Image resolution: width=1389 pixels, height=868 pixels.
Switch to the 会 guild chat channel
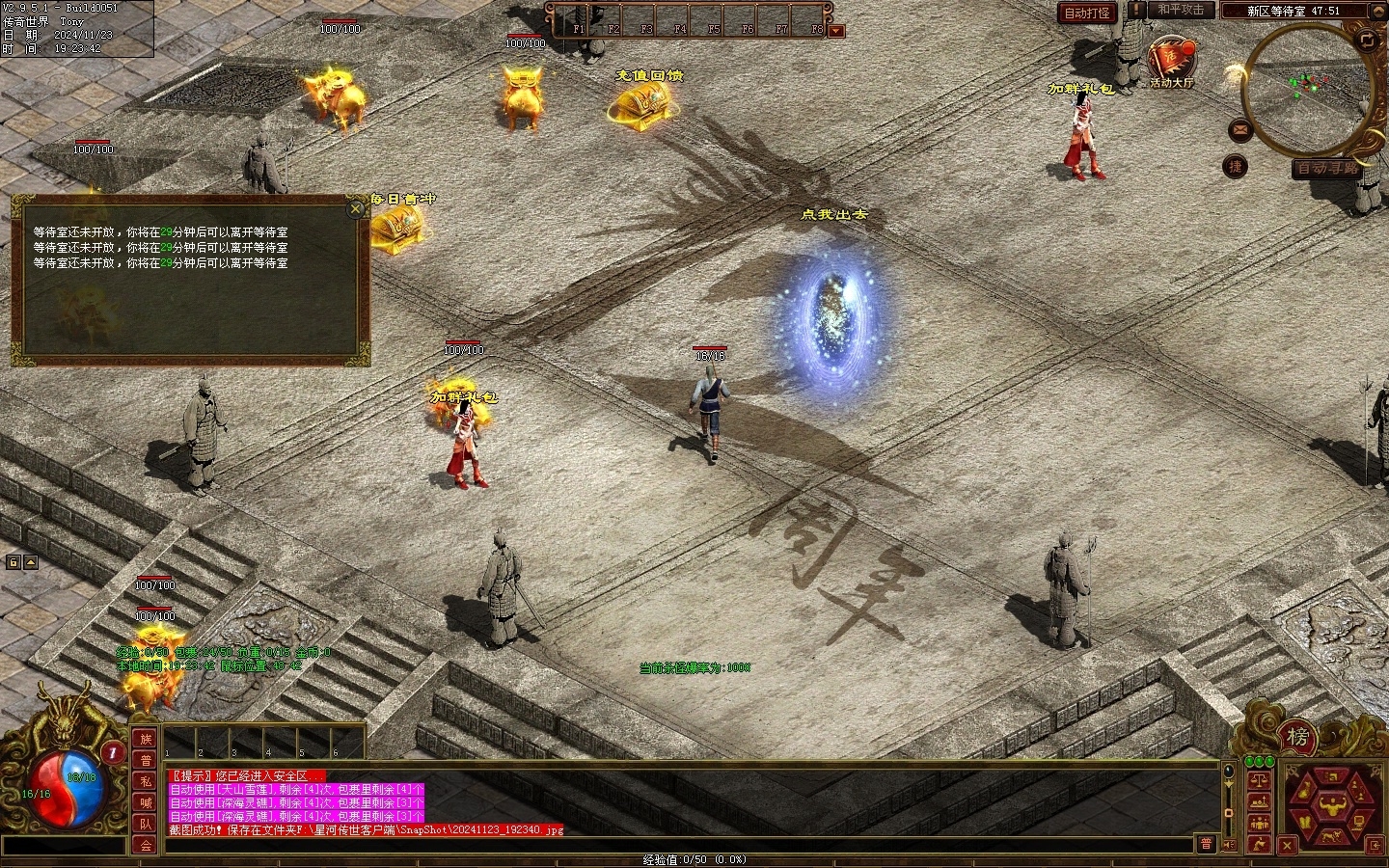146,845
